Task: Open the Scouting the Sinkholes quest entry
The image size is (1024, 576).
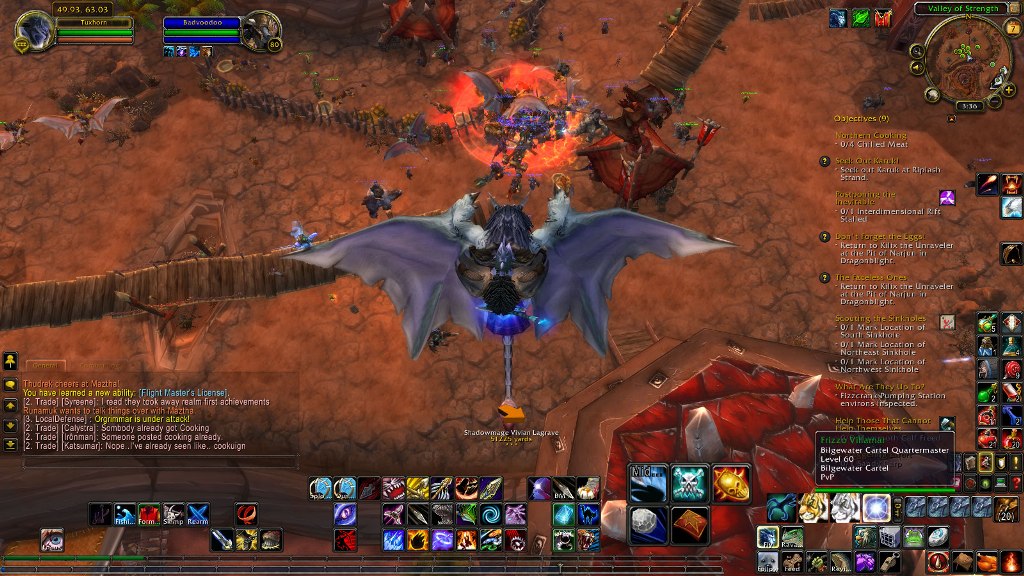Action: (x=880, y=319)
